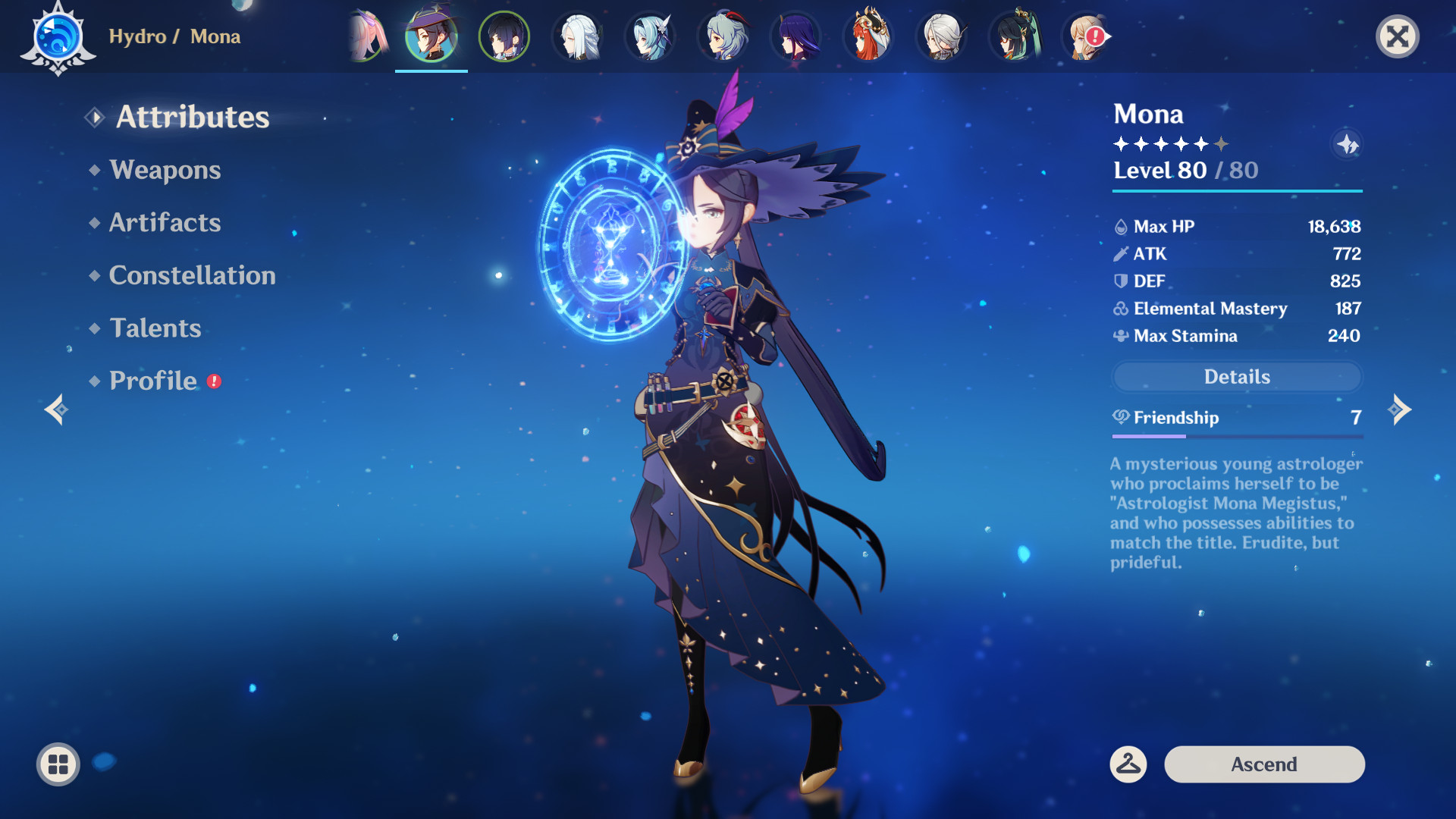Open the Artifacts section

[165, 222]
